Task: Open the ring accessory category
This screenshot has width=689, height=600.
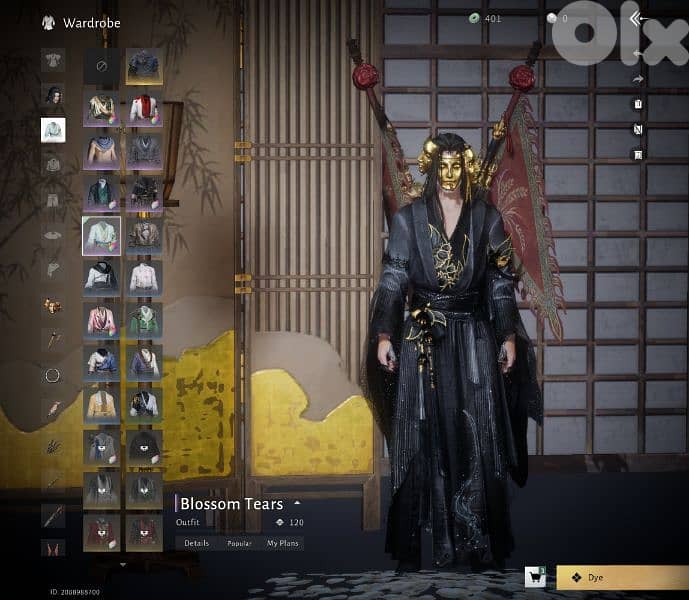Action: tap(53, 376)
